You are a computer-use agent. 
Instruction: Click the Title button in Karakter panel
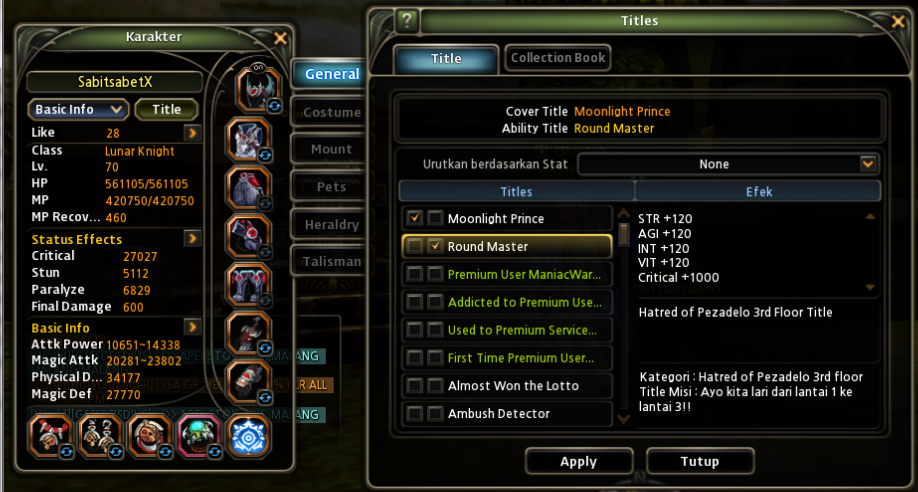click(x=166, y=109)
